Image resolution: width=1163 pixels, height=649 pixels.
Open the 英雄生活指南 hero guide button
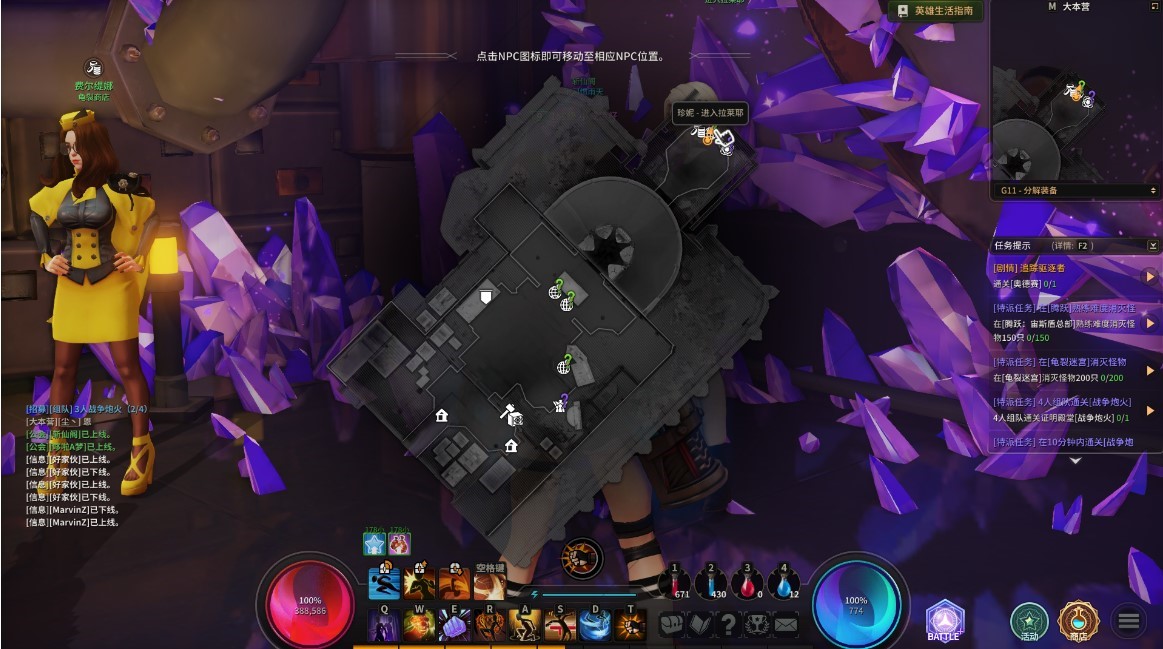click(936, 10)
